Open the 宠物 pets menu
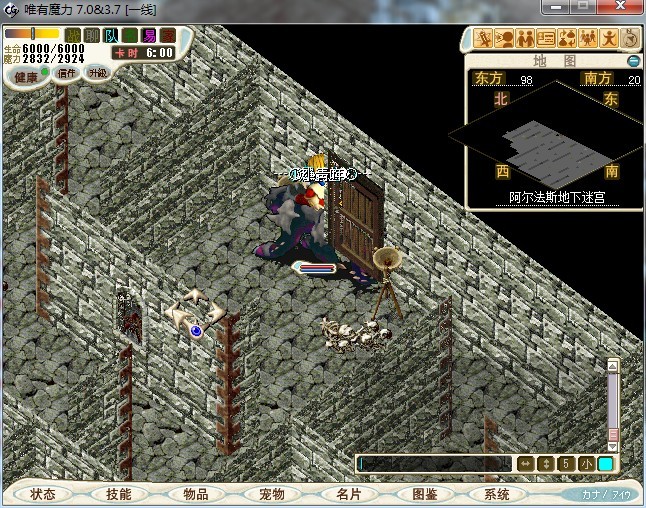The width and height of the screenshot is (646, 508). pos(272,494)
